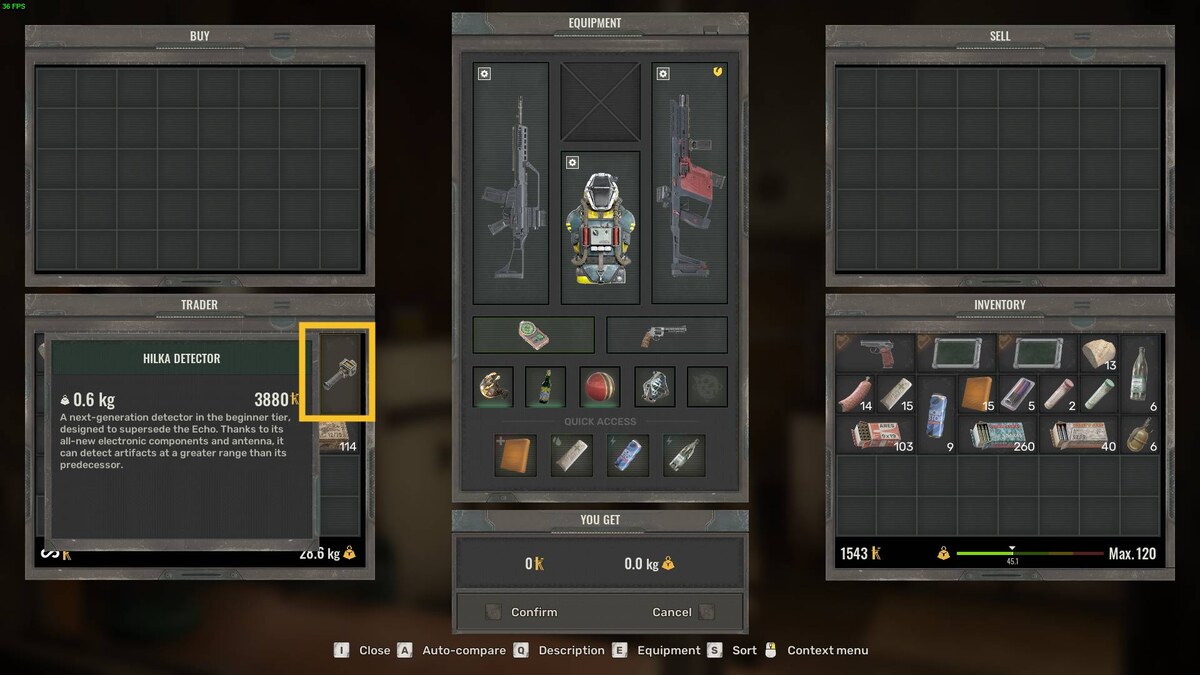Select the tall glass bottle in inventory

click(1141, 373)
